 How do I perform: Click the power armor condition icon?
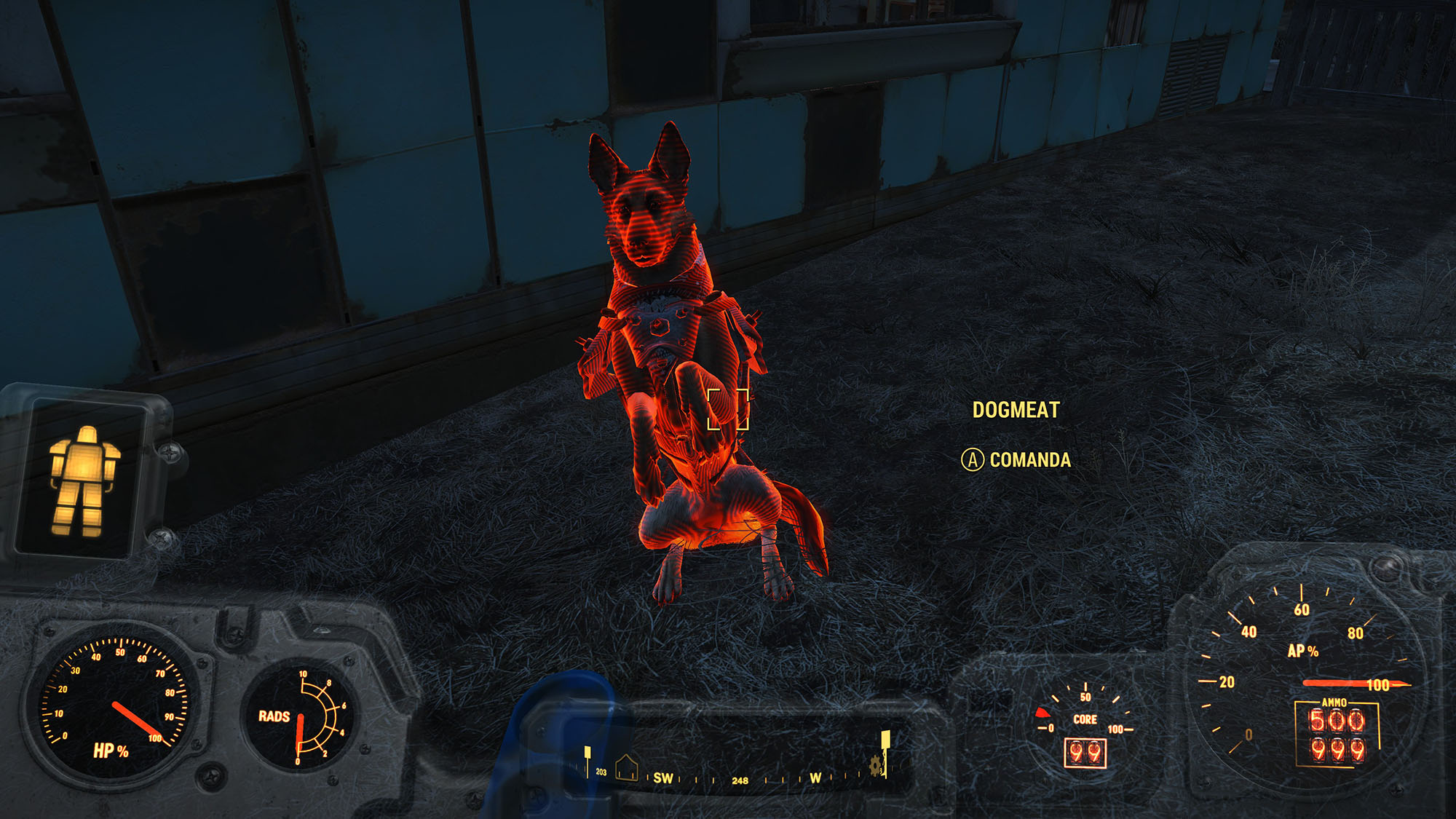(x=83, y=480)
